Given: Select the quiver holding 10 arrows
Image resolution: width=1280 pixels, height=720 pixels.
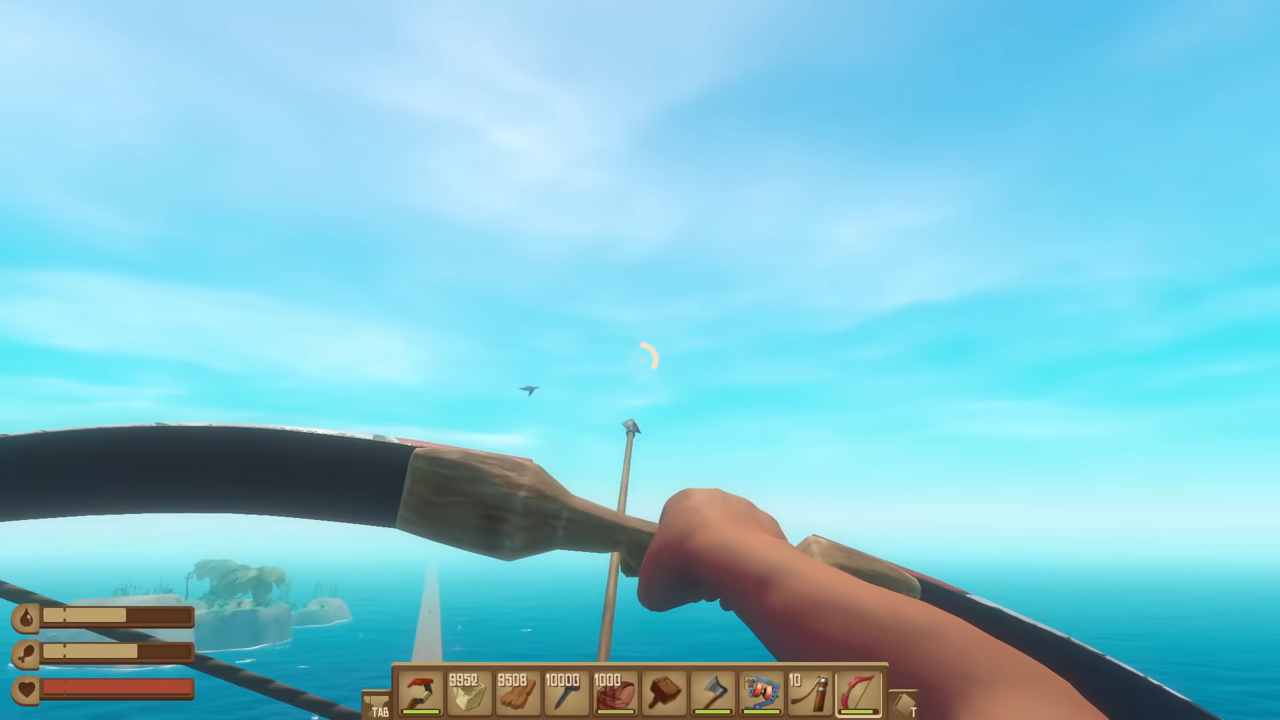Looking at the screenshot, I should click(x=812, y=692).
